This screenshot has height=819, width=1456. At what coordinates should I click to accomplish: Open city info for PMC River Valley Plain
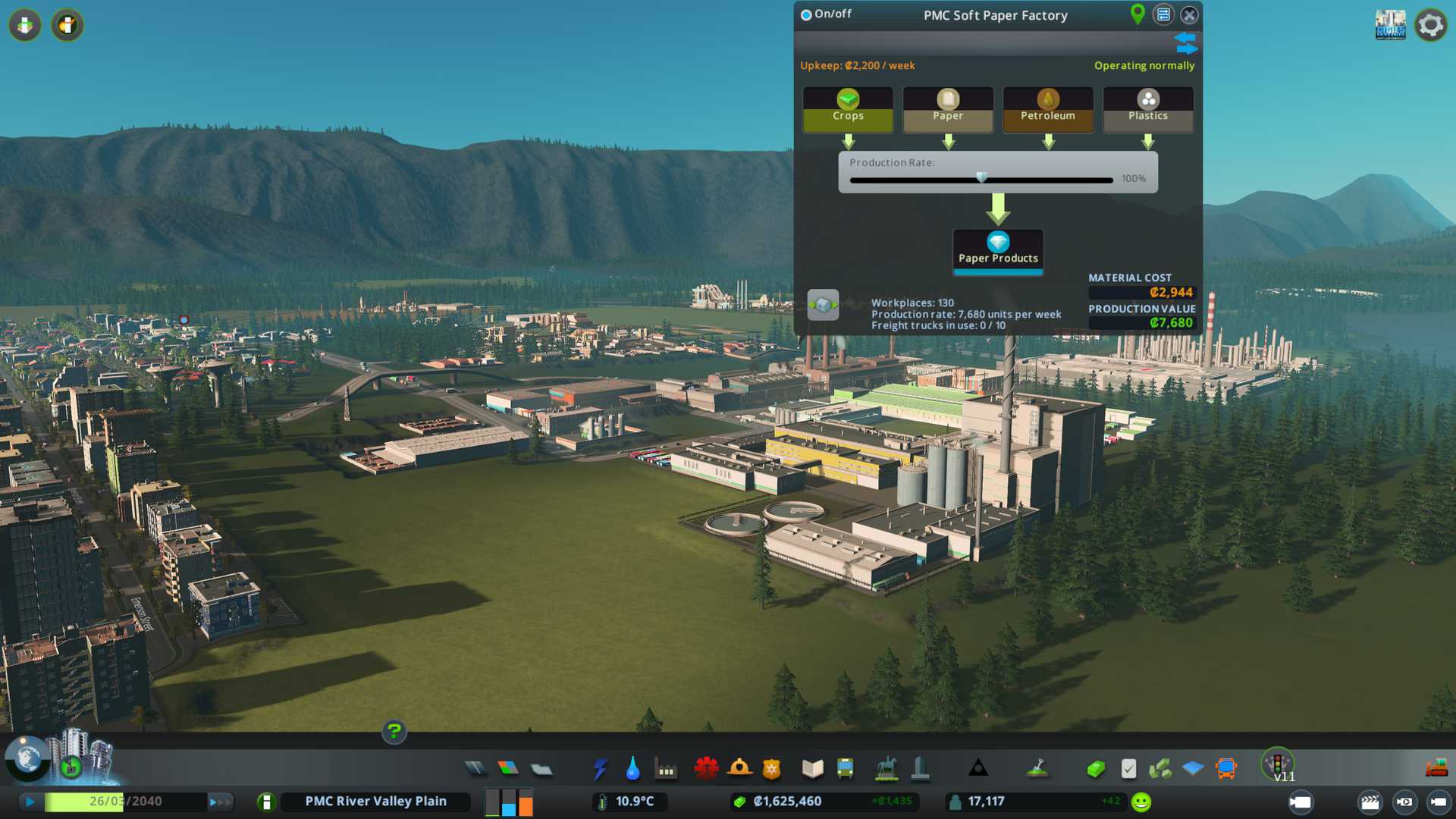(x=375, y=802)
